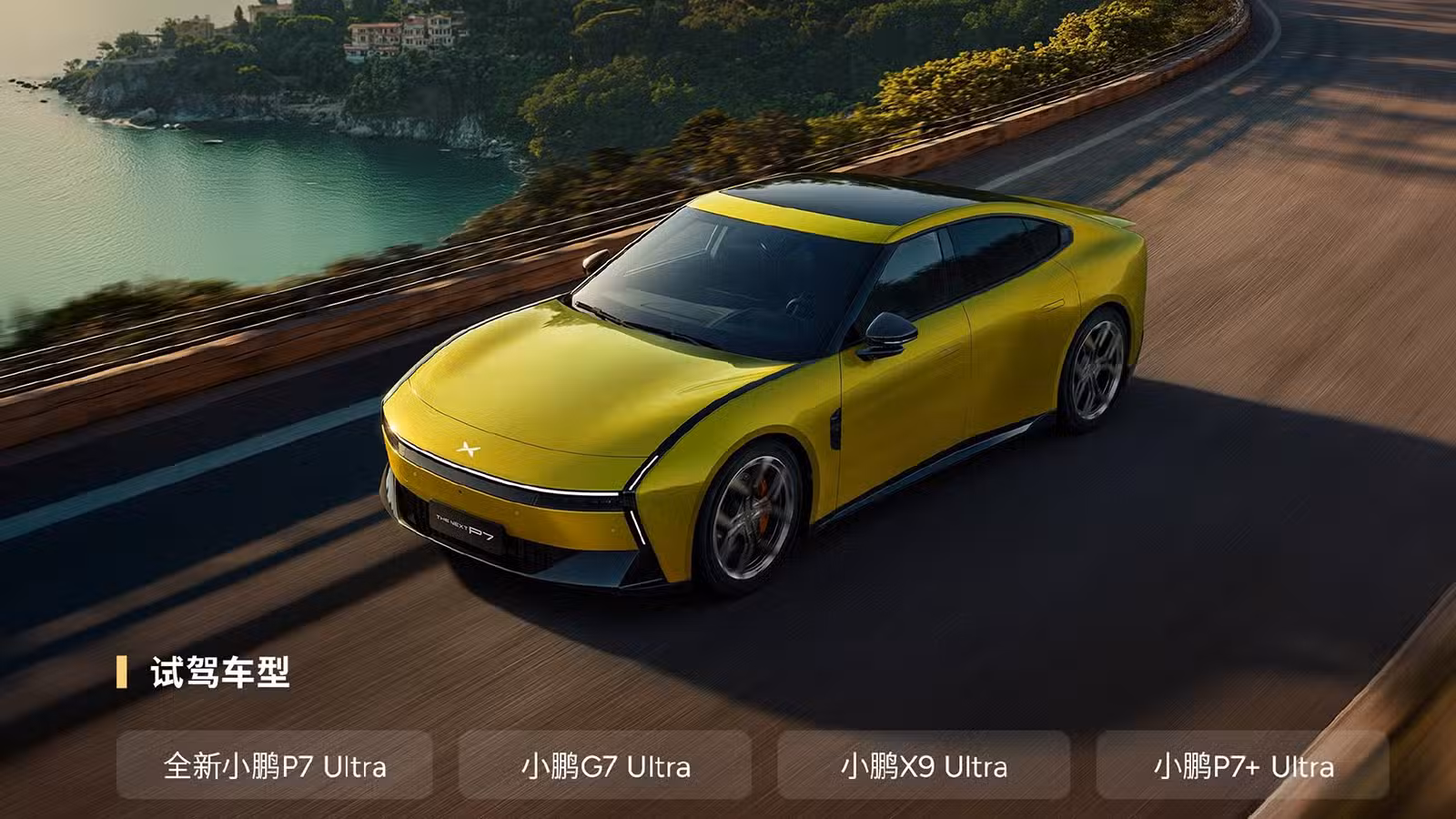Select the 小鹏P7+ Ultra model button
This screenshot has width=1456, height=819.
tap(1242, 765)
